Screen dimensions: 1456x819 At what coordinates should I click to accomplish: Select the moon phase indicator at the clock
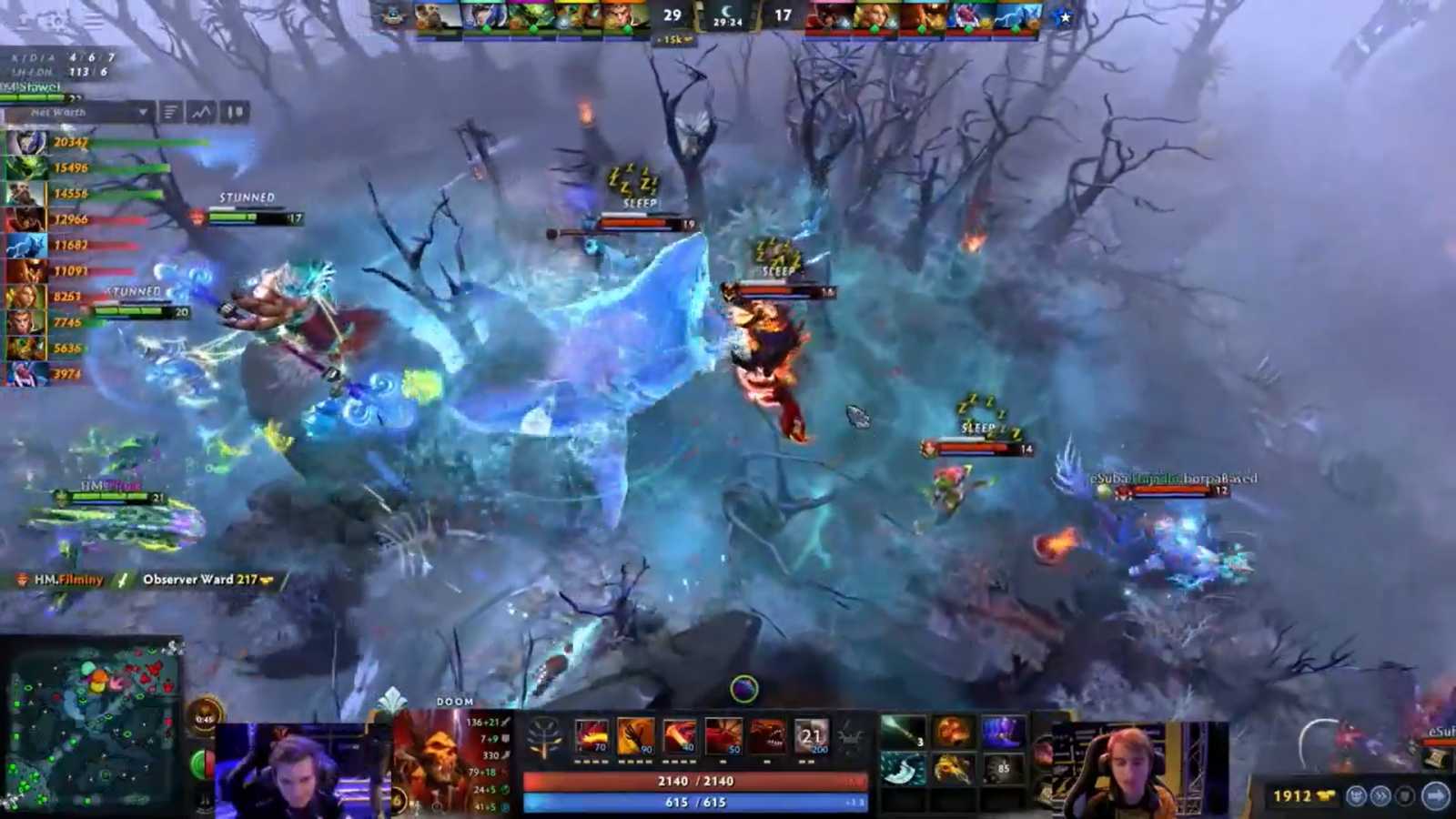pos(726,12)
